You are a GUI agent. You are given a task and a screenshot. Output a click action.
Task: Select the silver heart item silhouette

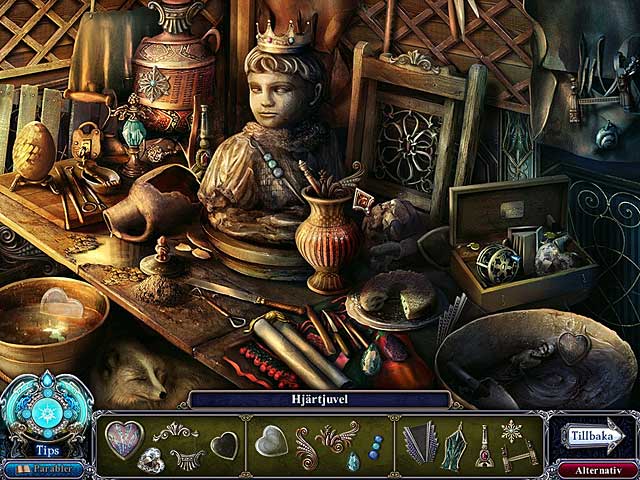pyautogui.click(x=270, y=440)
